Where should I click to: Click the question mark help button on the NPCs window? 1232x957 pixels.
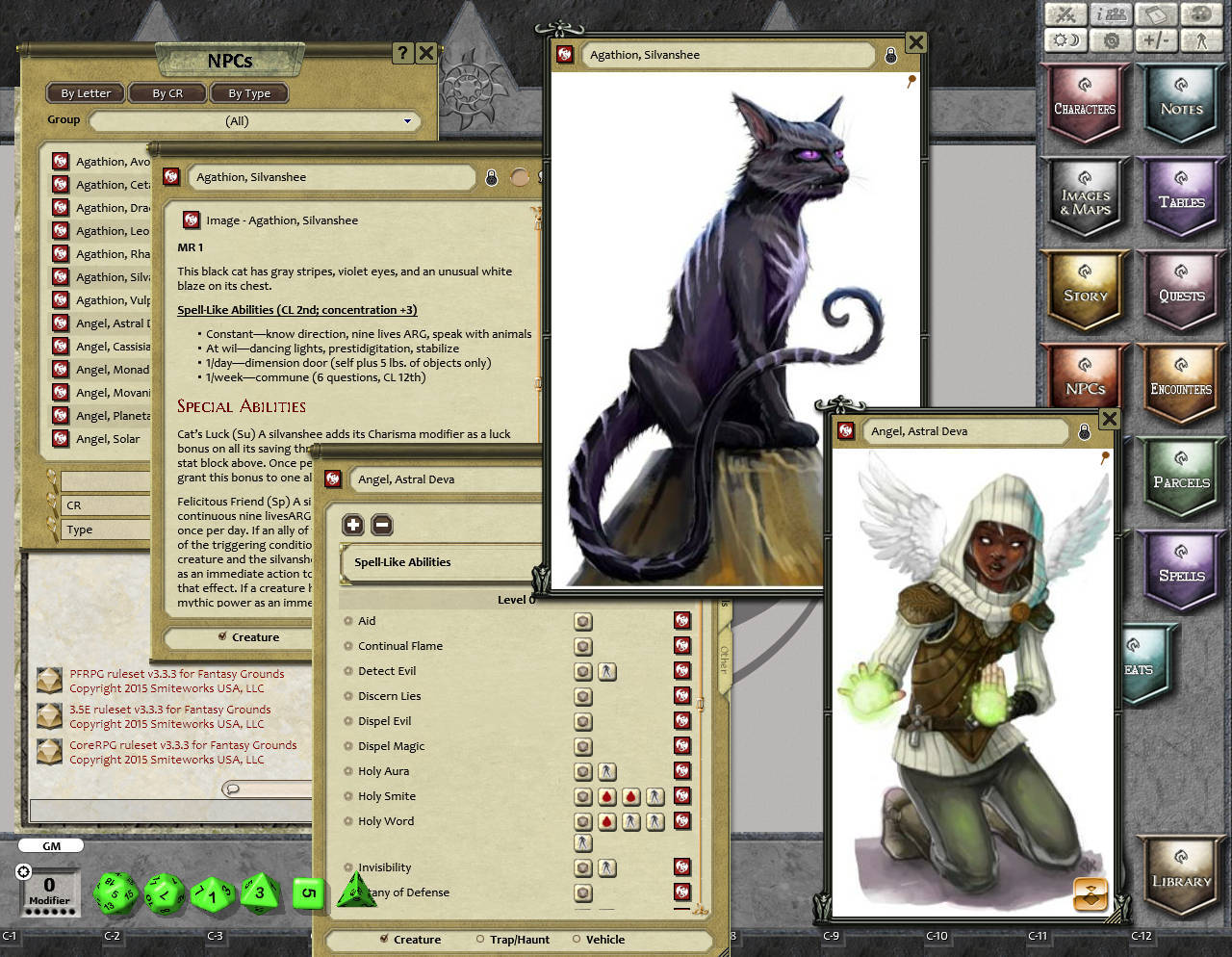click(401, 53)
